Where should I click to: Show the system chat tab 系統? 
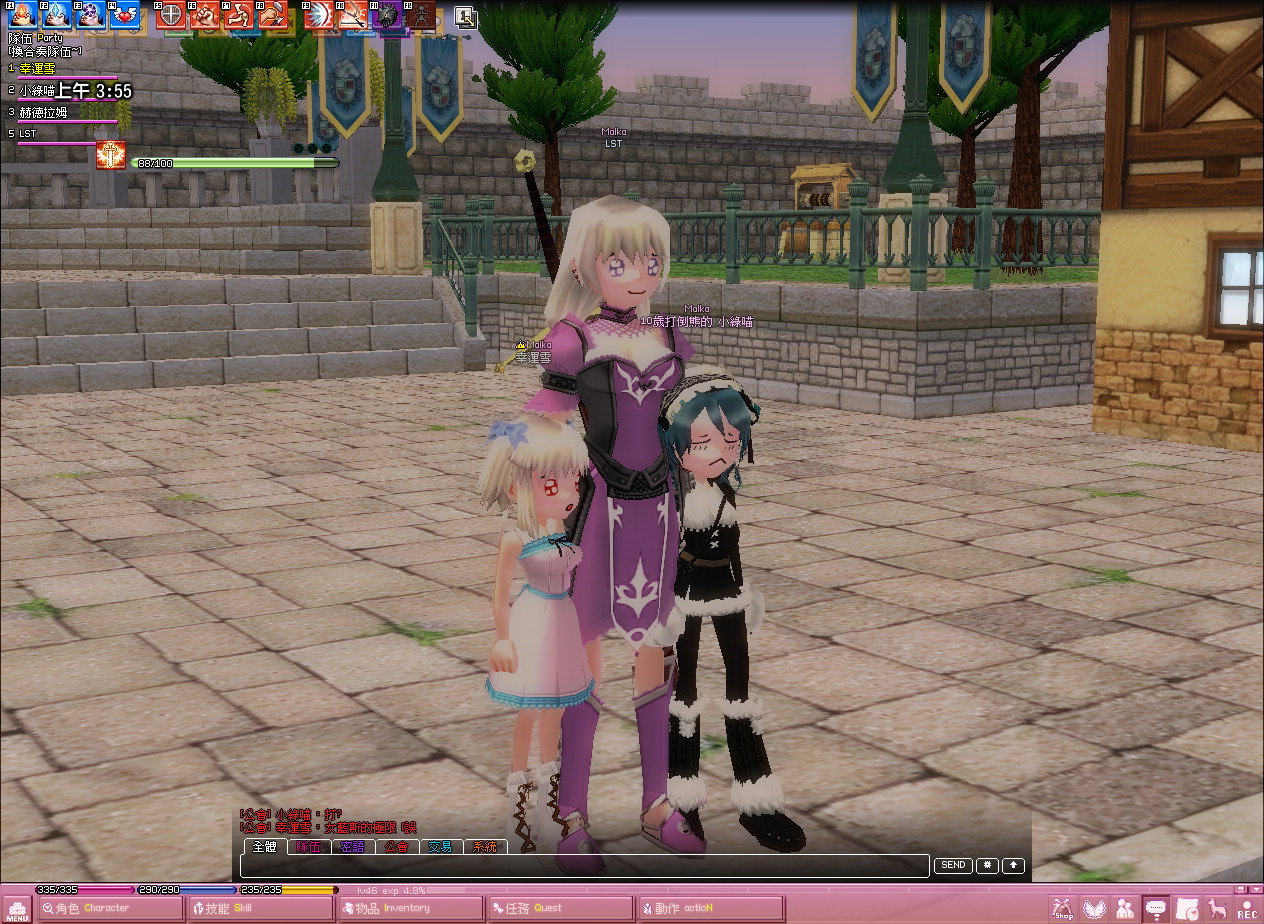pos(485,847)
